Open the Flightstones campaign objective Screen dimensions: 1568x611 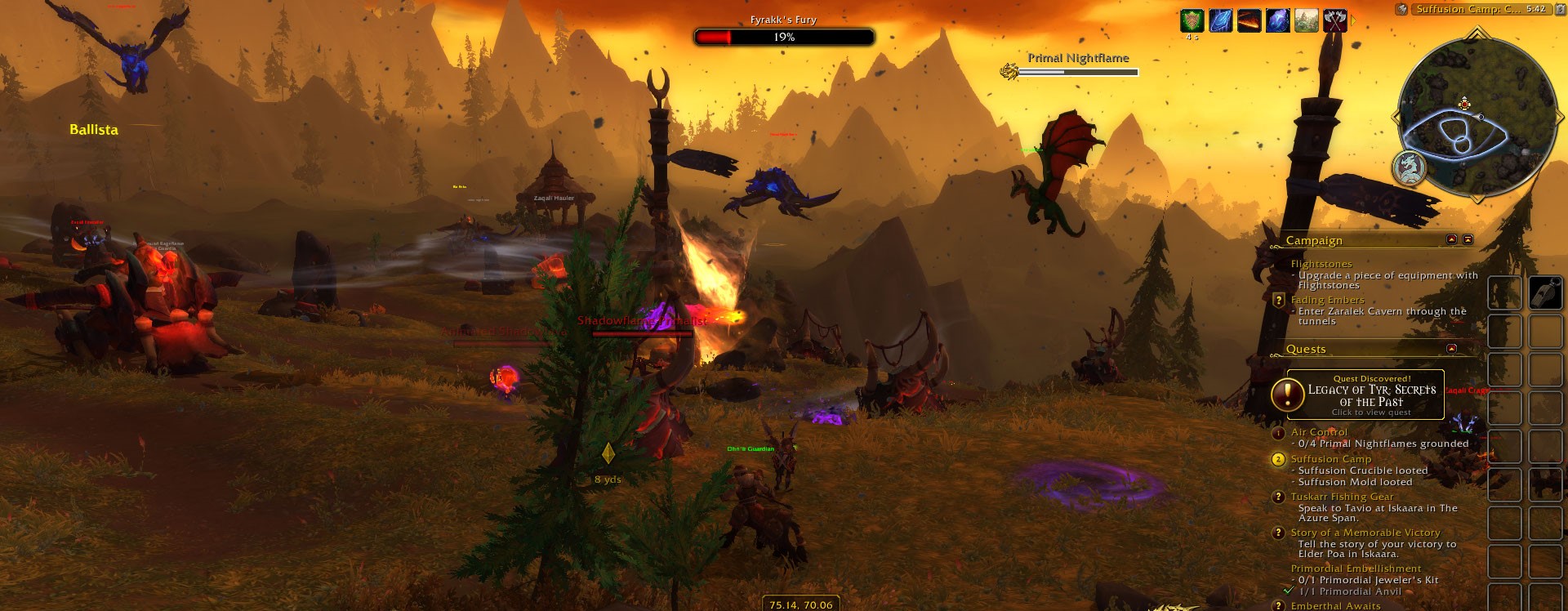(1321, 264)
